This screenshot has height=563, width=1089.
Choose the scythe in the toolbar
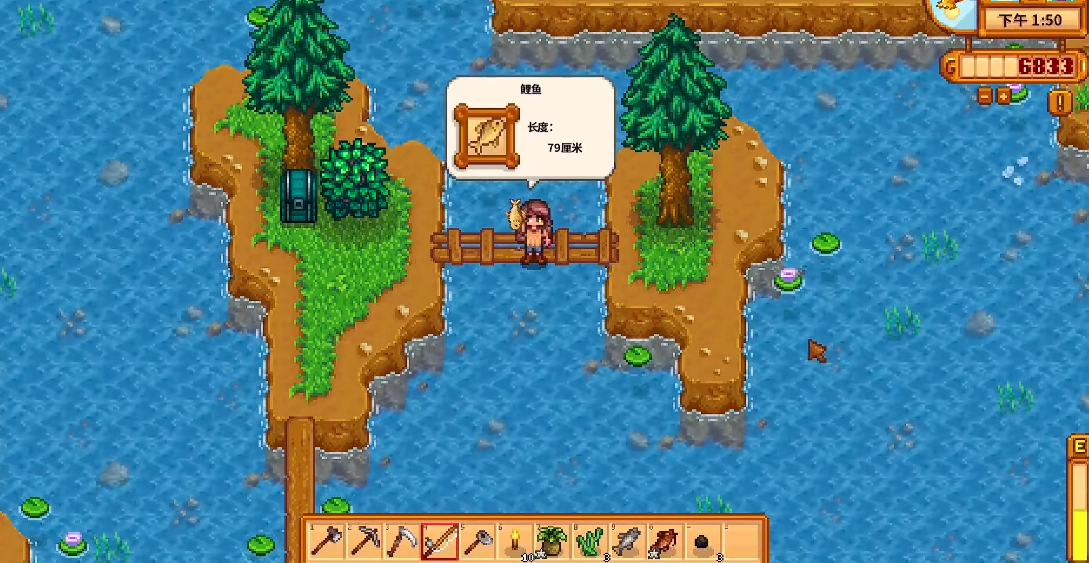tap(402, 541)
